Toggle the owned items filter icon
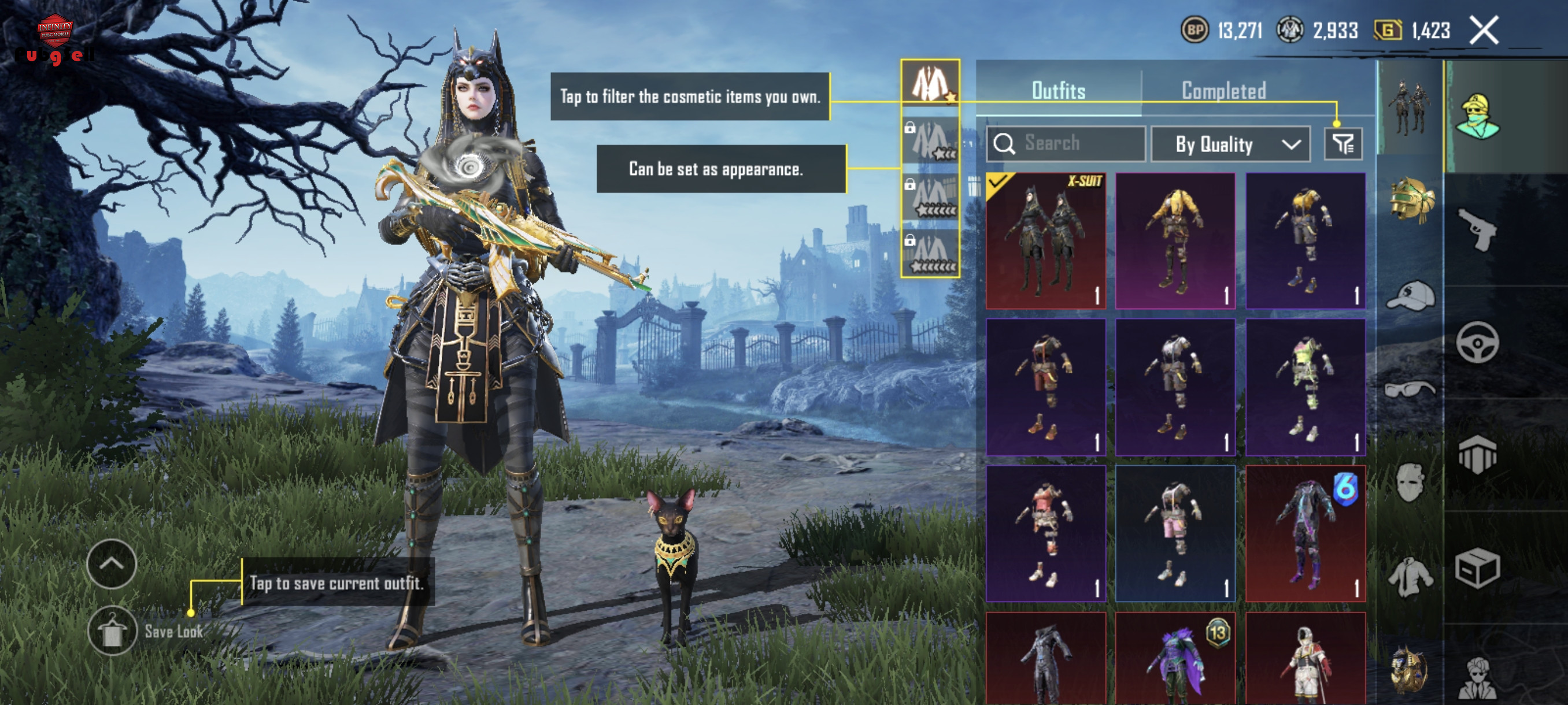1568x705 pixels. [1343, 144]
